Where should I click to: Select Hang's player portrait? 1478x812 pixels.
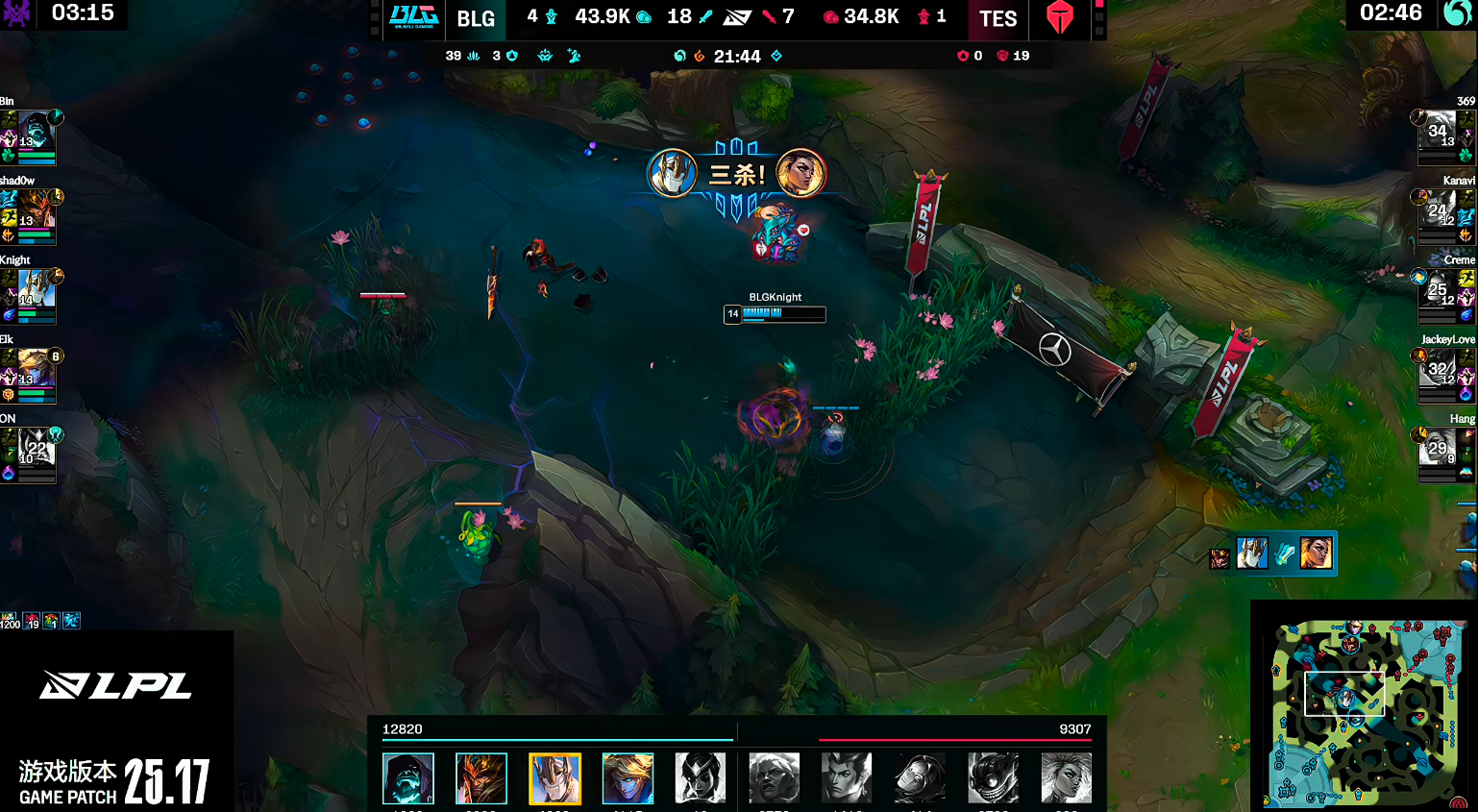pos(1438,449)
